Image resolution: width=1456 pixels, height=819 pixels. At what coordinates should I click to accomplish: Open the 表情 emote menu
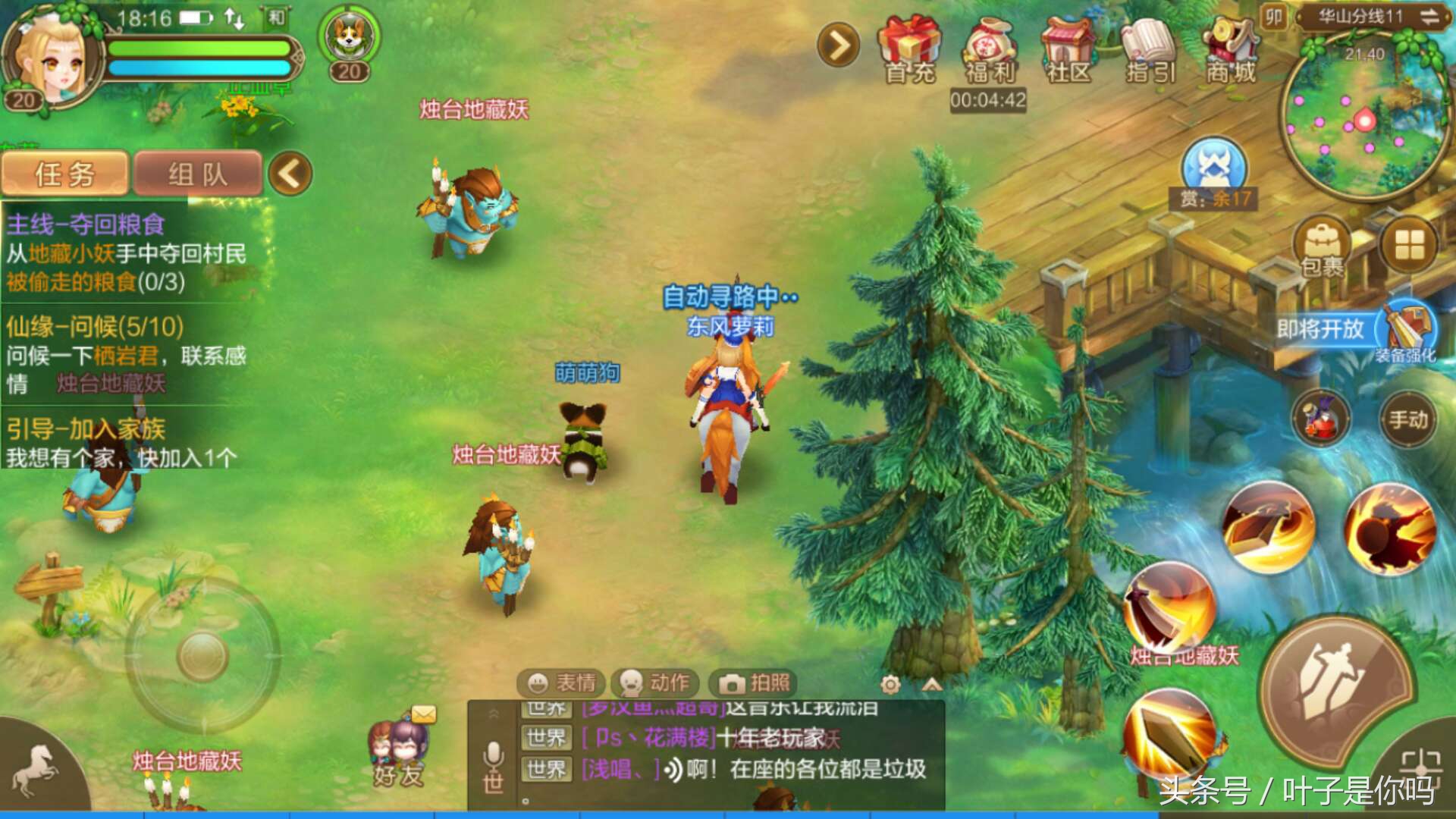click(561, 683)
